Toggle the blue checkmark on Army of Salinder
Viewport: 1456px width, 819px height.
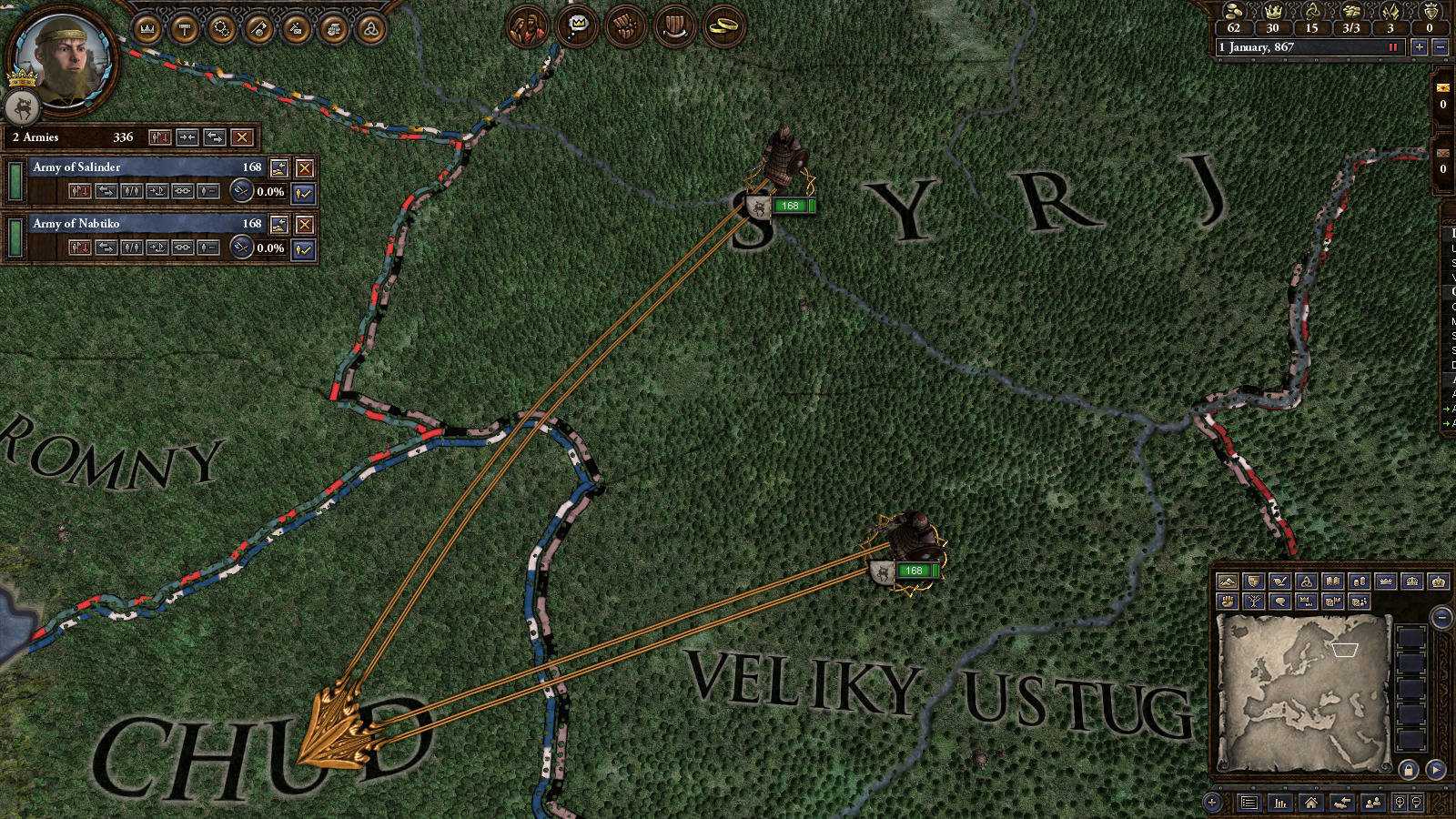coord(303,192)
